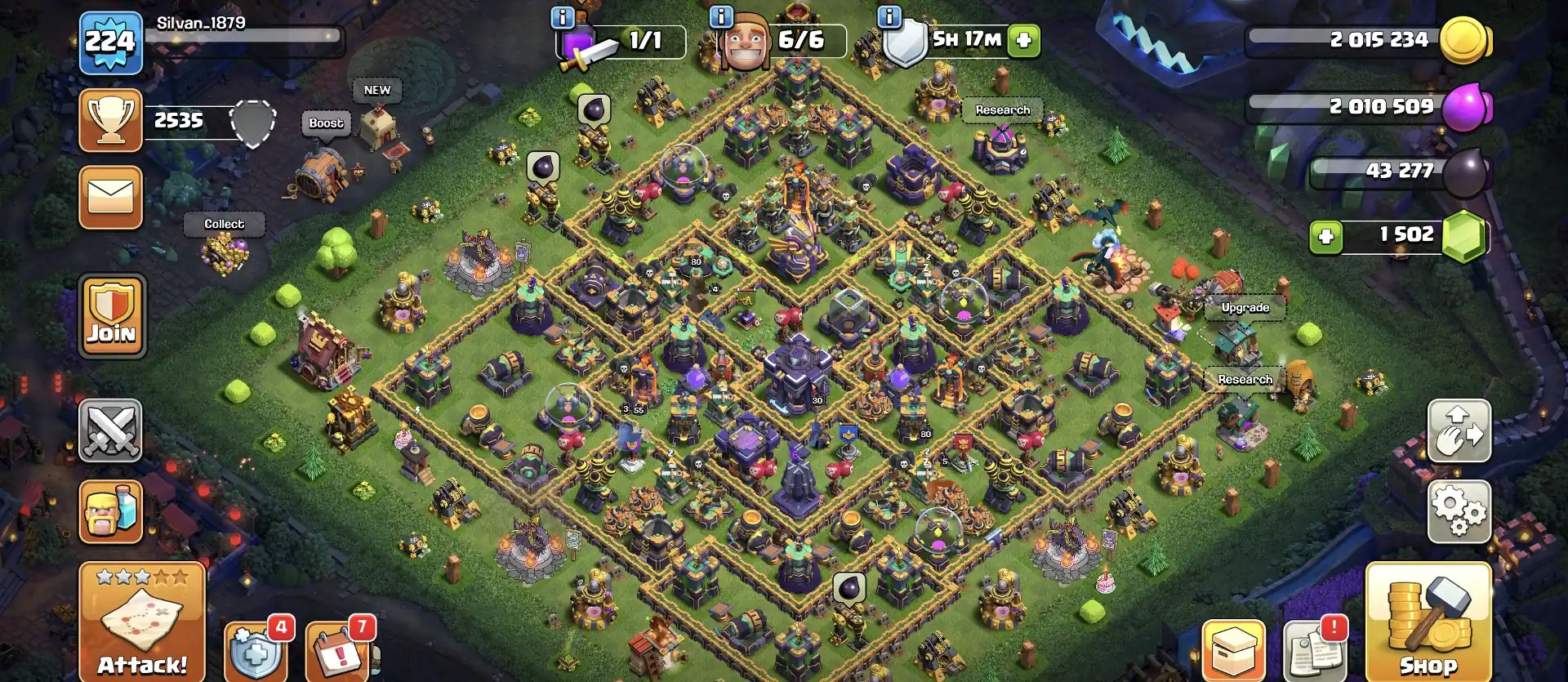
Task: Click the Research label near the laboratory
Action: (1002, 109)
